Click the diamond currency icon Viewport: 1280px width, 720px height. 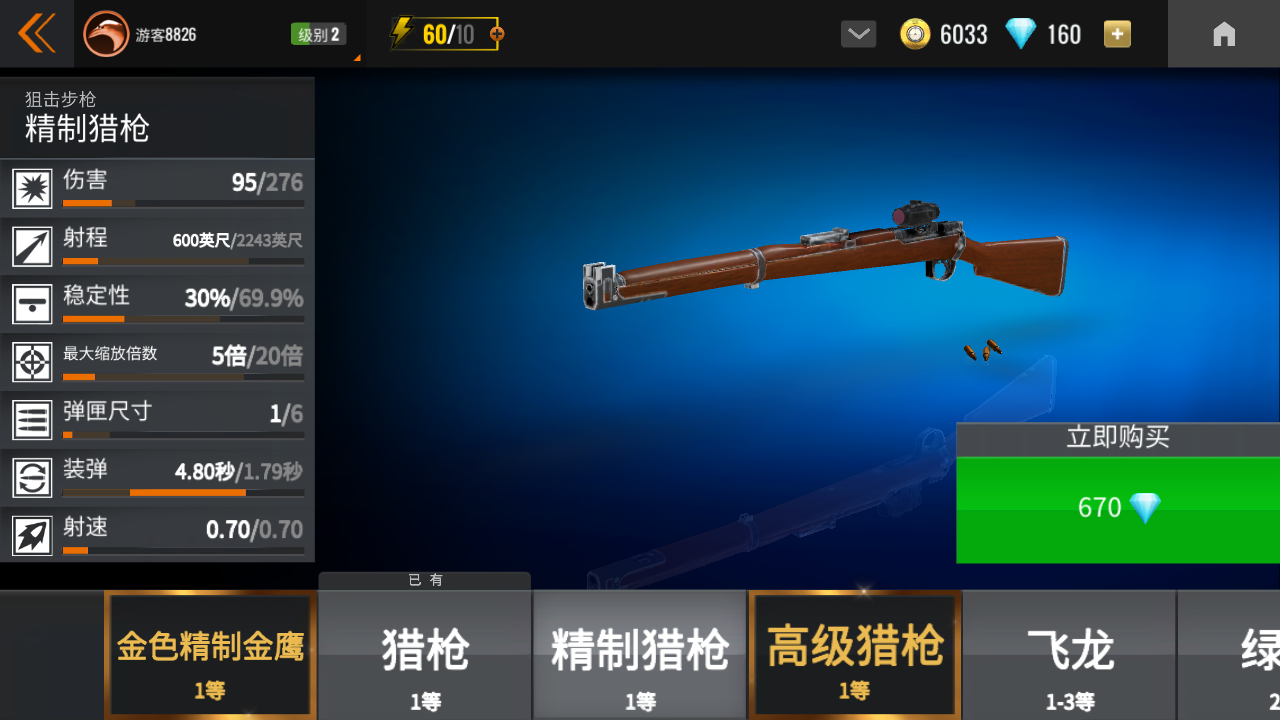1021,33
